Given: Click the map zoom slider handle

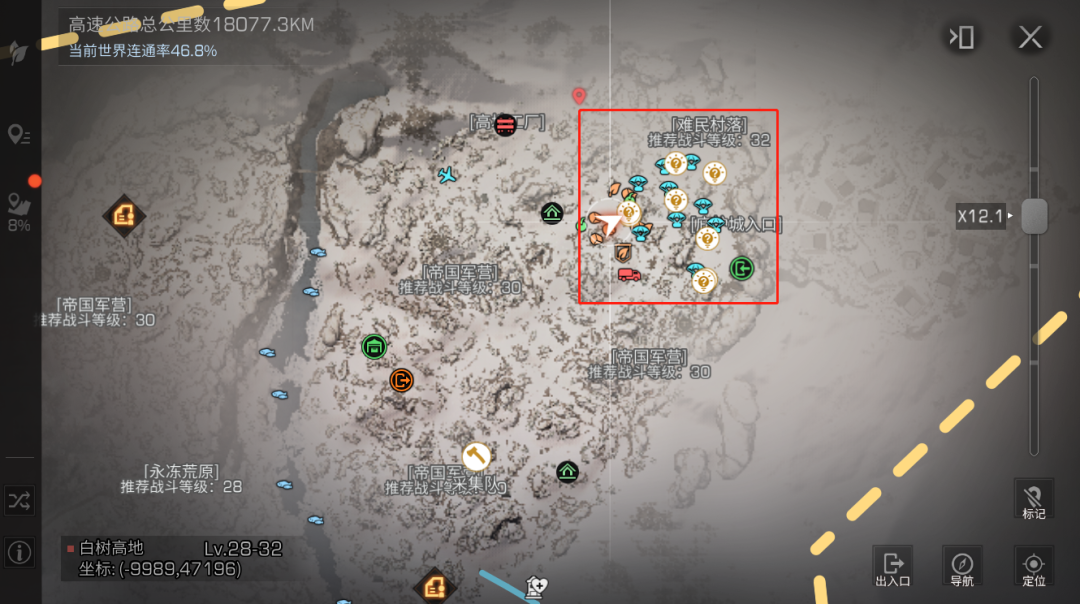Looking at the screenshot, I should (1034, 216).
